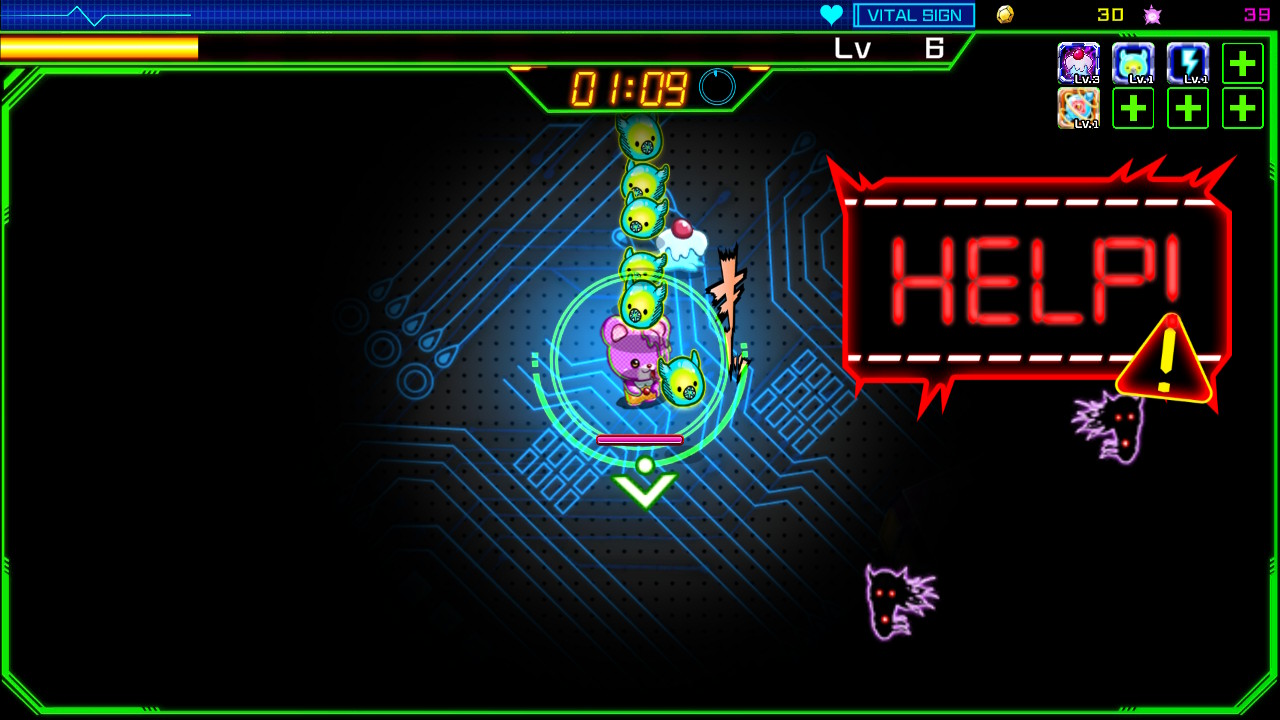The width and height of the screenshot is (1280, 720).
Task: Select the Lv.1 blue creature skill icon
Action: [1133, 63]
